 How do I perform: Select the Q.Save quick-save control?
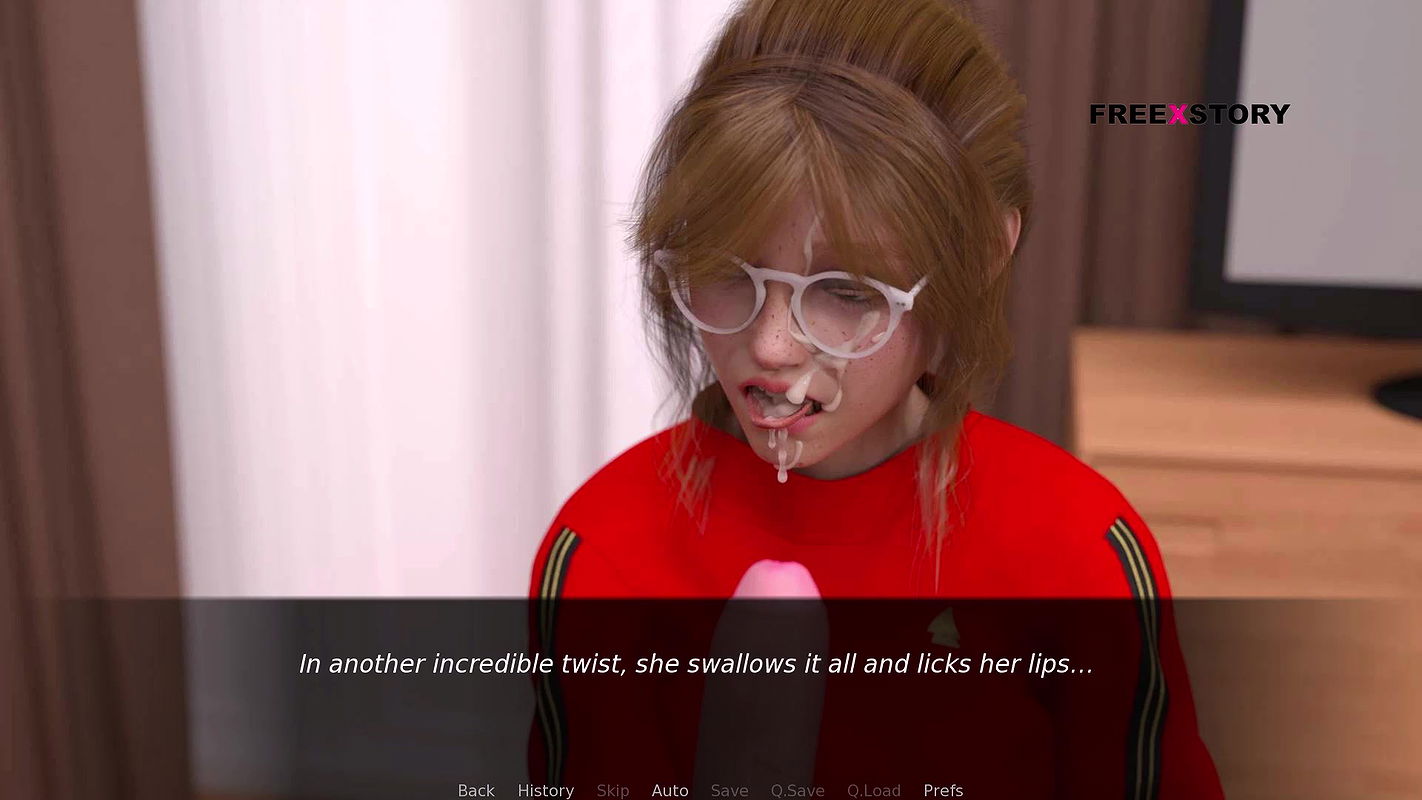(797, 790)
